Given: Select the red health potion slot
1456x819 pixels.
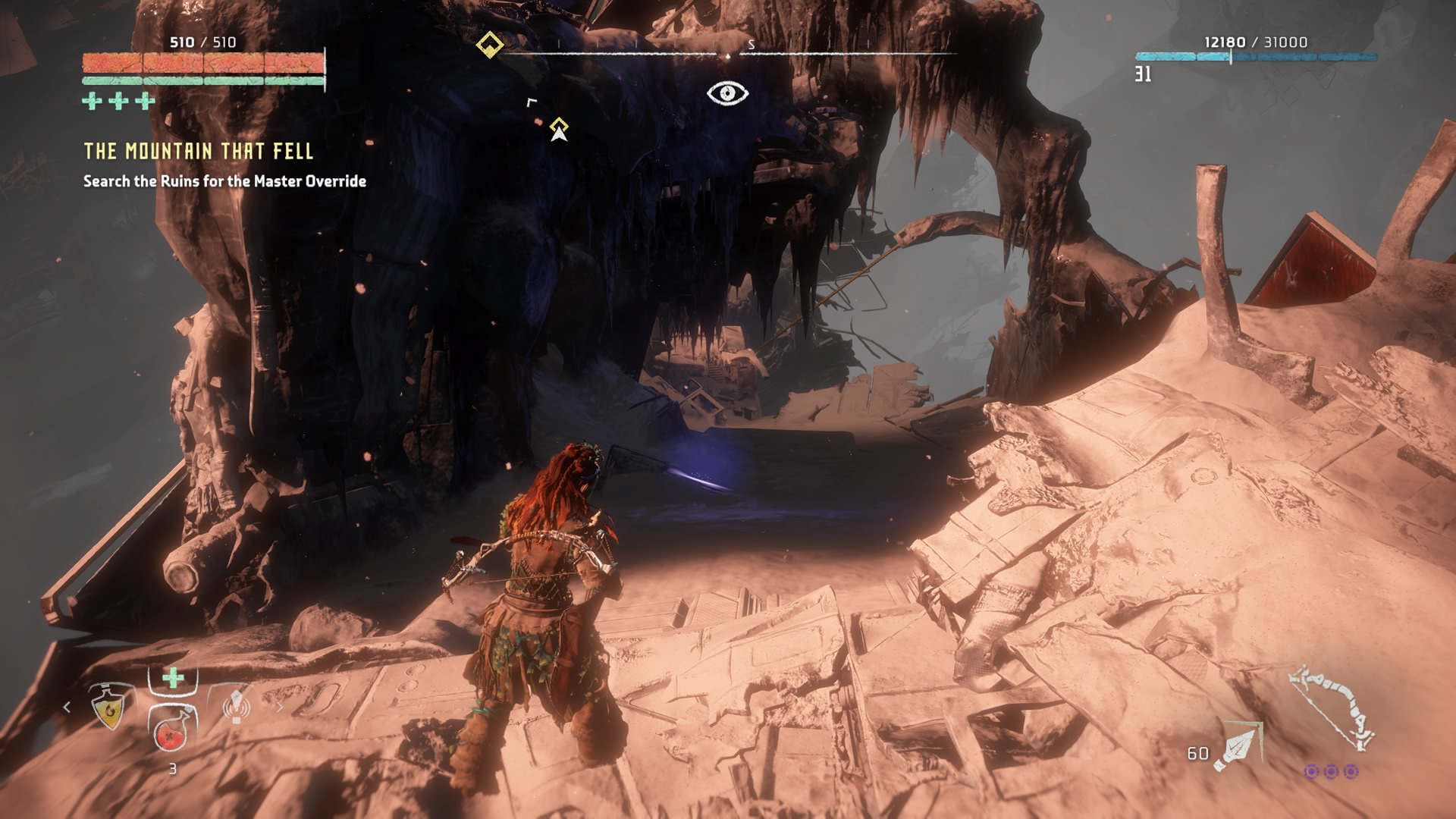Looking at the screenshot, I should coord(173,732).
